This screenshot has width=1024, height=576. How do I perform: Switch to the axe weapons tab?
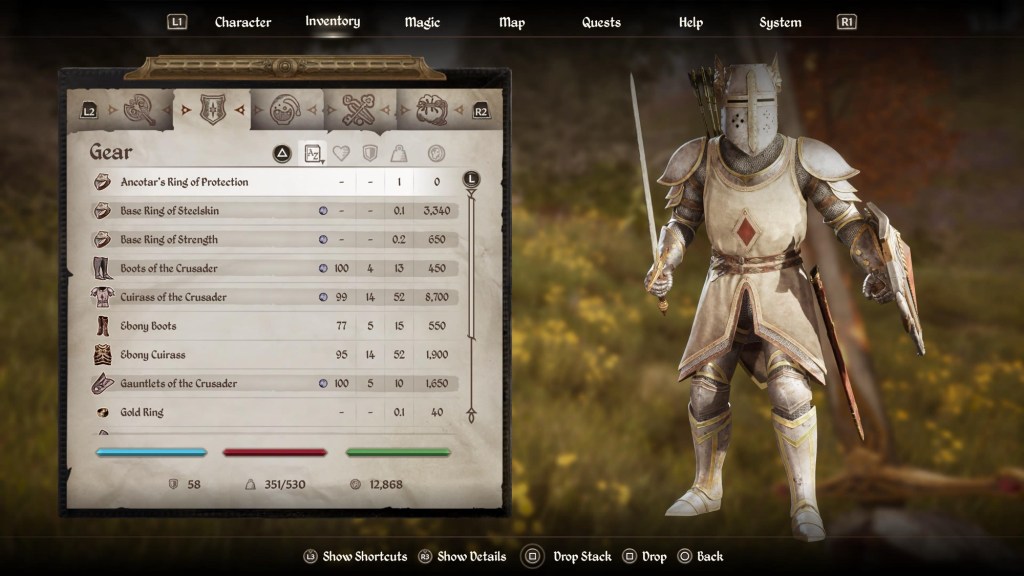click(141, 110)
